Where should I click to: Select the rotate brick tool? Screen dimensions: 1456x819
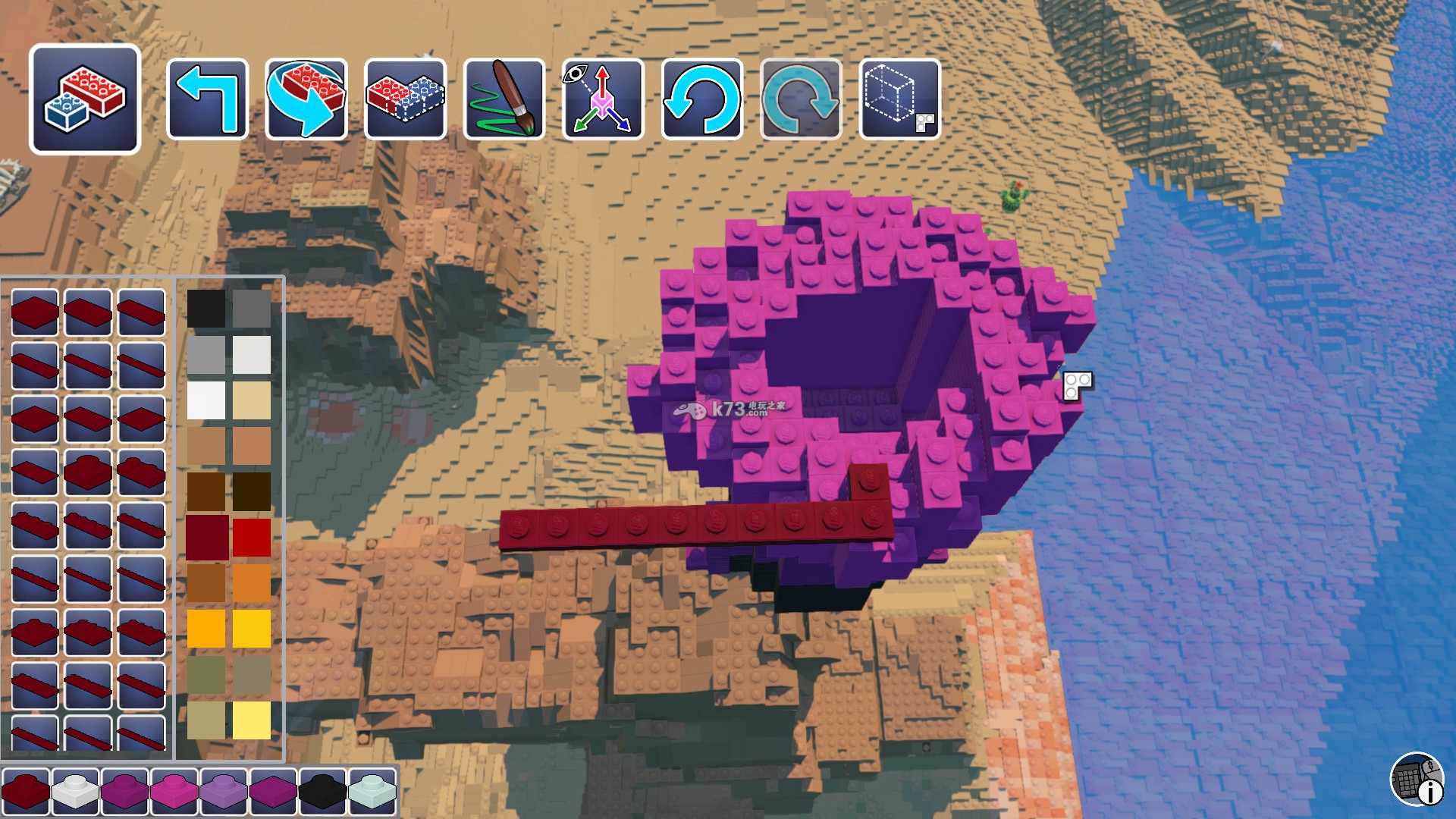[x=306, y=99]
